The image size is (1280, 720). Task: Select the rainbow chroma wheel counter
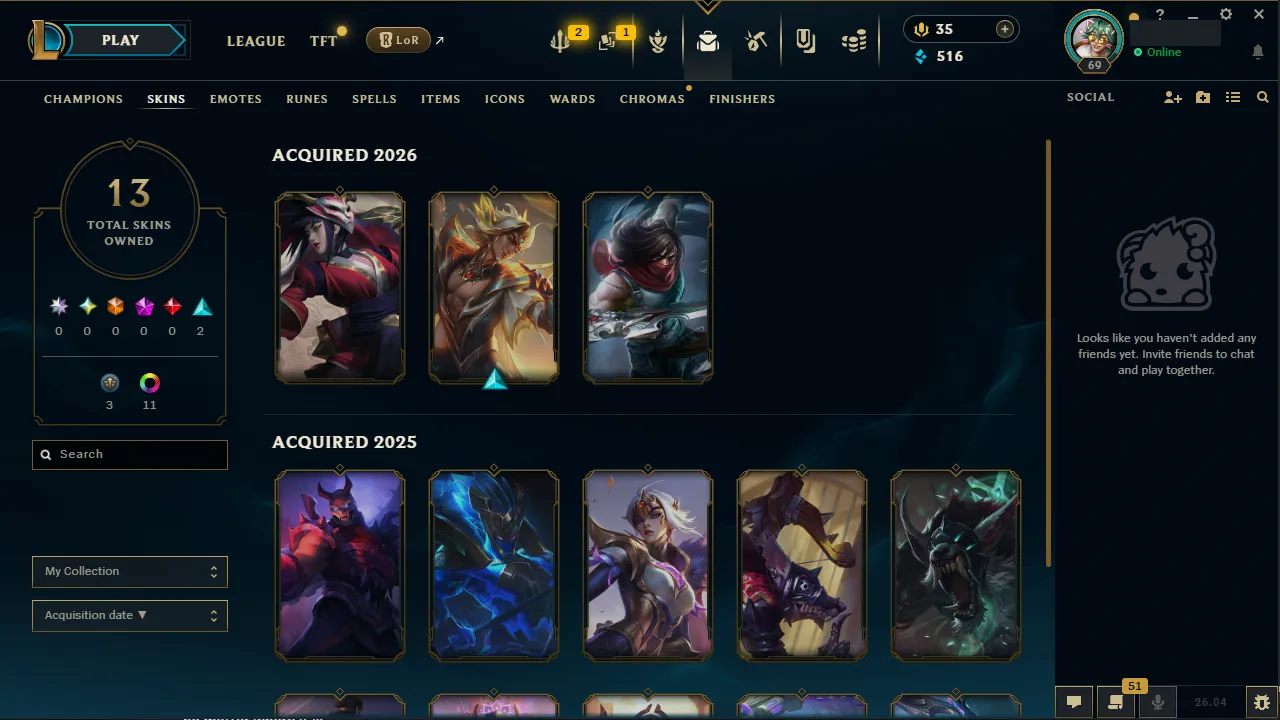149,382
